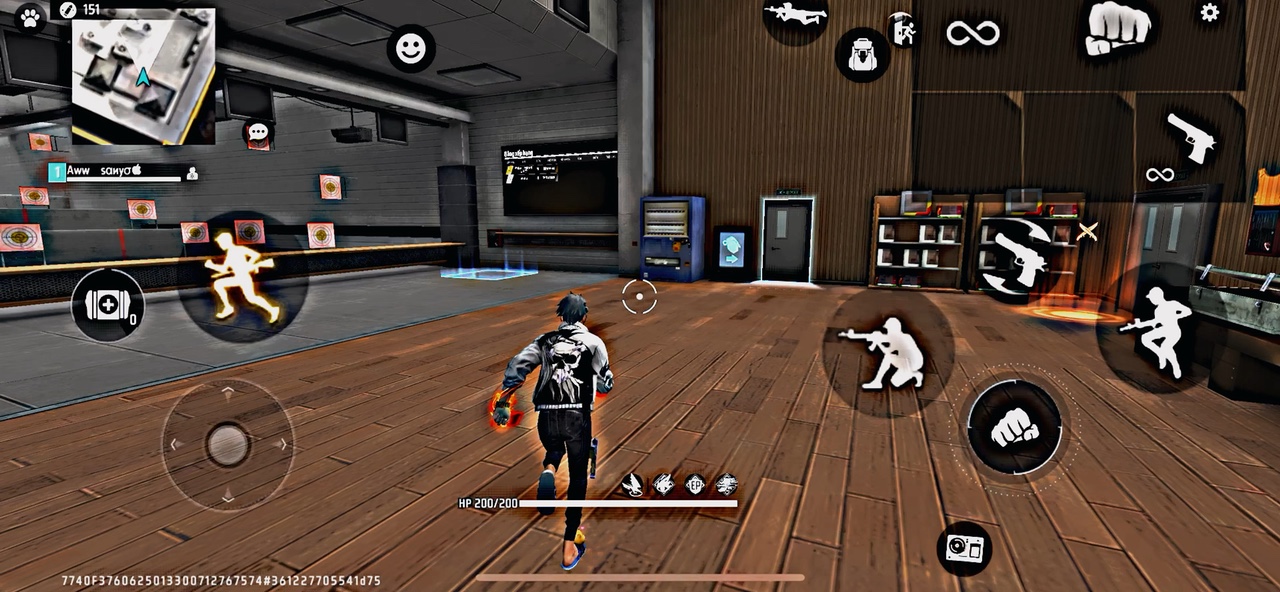The image size is (1280, 592).
Task: Tap the exit door icon
Action: (x=903, y=31)
